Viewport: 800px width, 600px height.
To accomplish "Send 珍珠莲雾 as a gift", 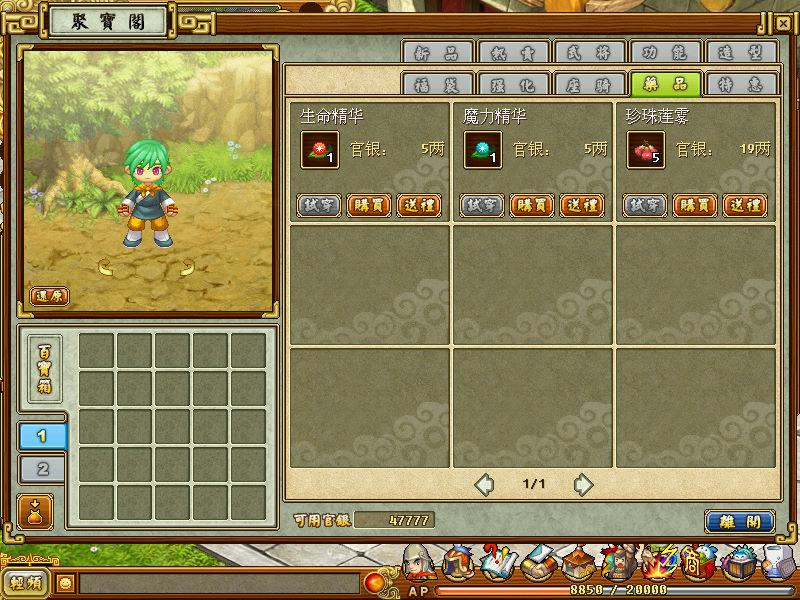I will click(745, 205).
